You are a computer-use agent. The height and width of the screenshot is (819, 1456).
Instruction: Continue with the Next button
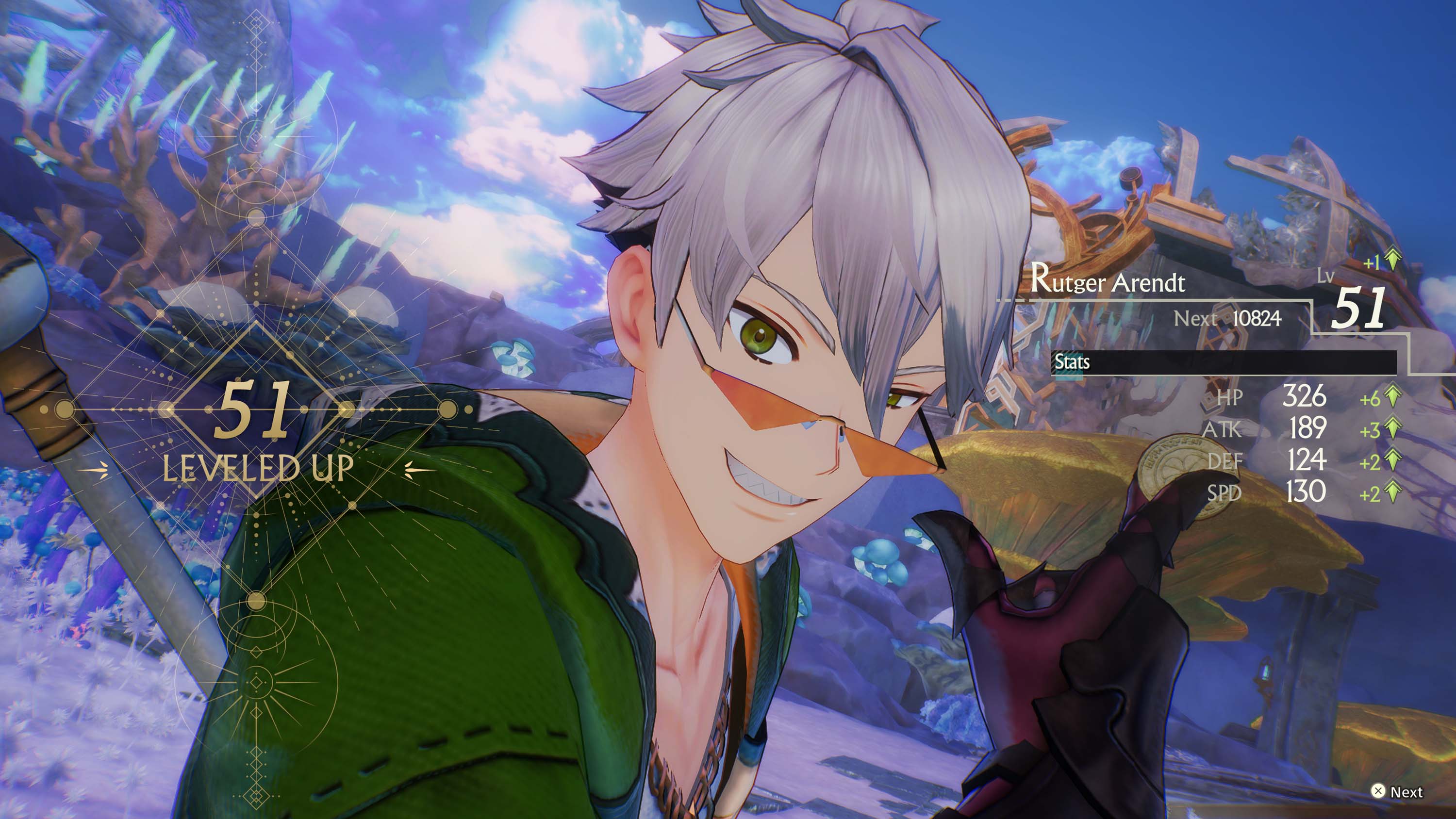coord(1396,791)
